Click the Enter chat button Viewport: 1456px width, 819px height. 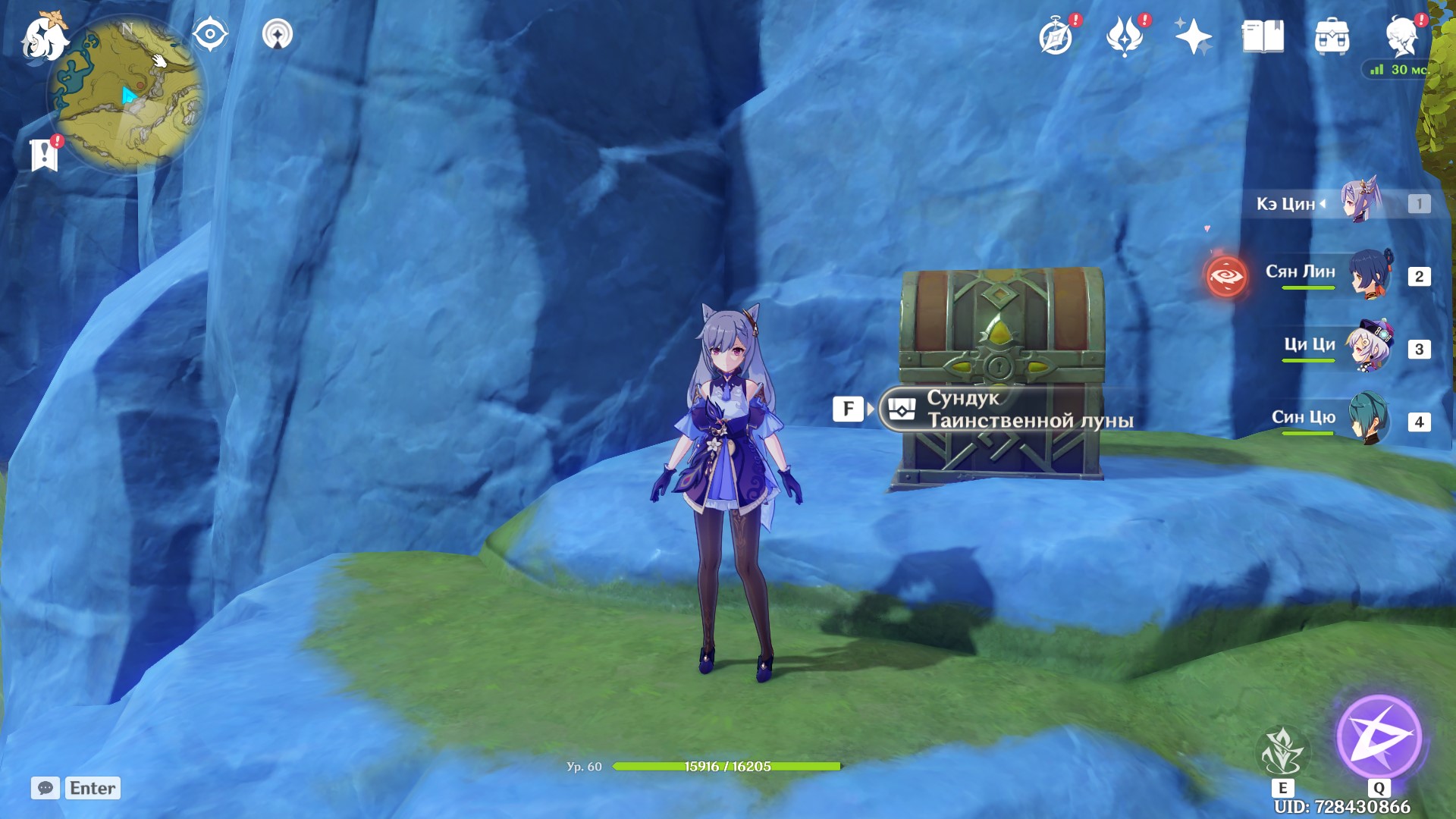coord(91,788)
